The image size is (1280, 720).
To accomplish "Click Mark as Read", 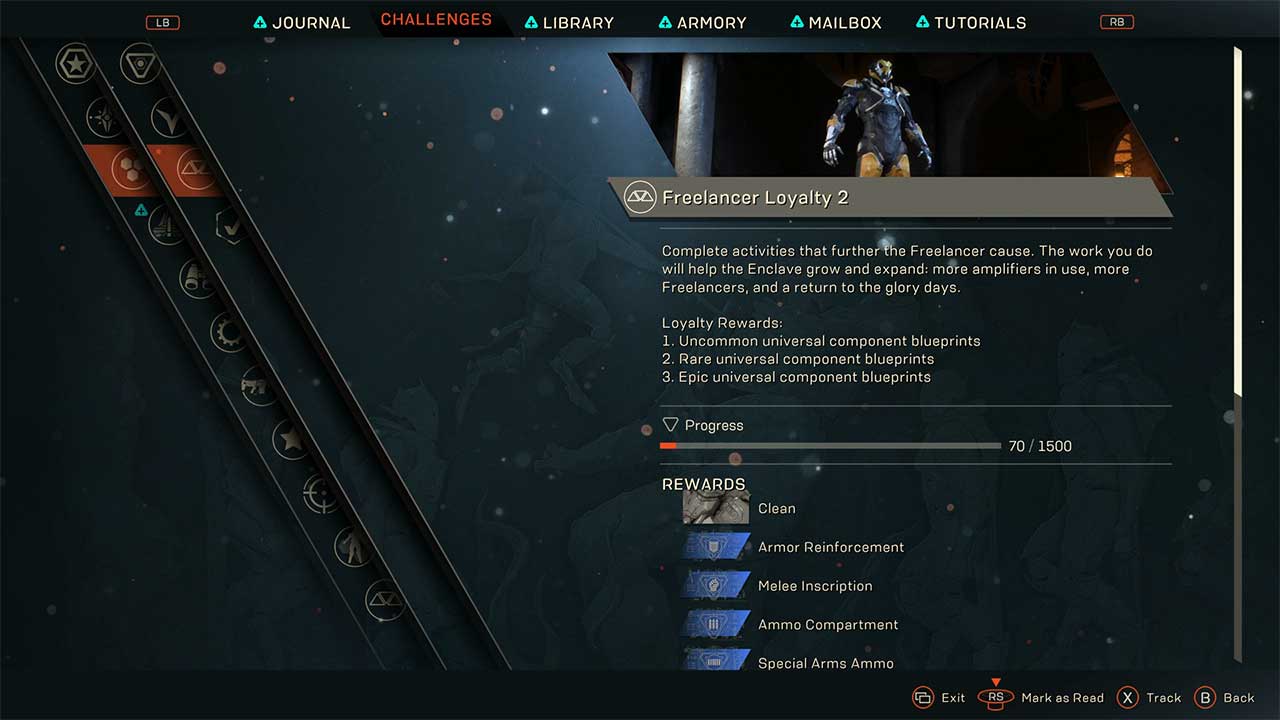I will 1062,697.
